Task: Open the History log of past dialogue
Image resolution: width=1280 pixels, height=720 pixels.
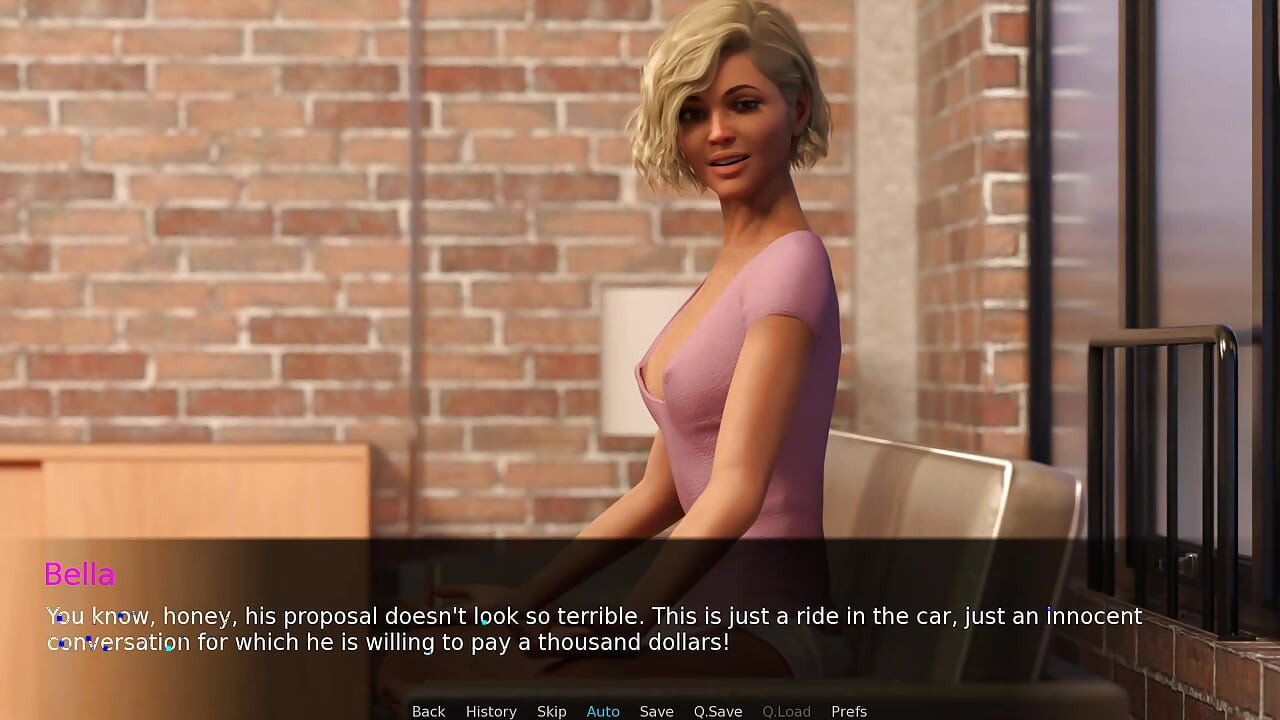Action: pos(491,711)
